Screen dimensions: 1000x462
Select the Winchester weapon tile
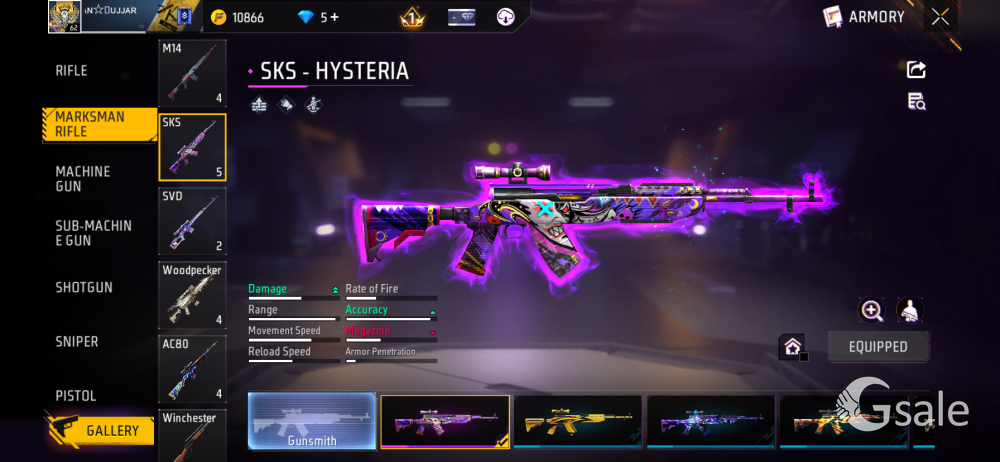pyautogui.click(x=192, y=433)
